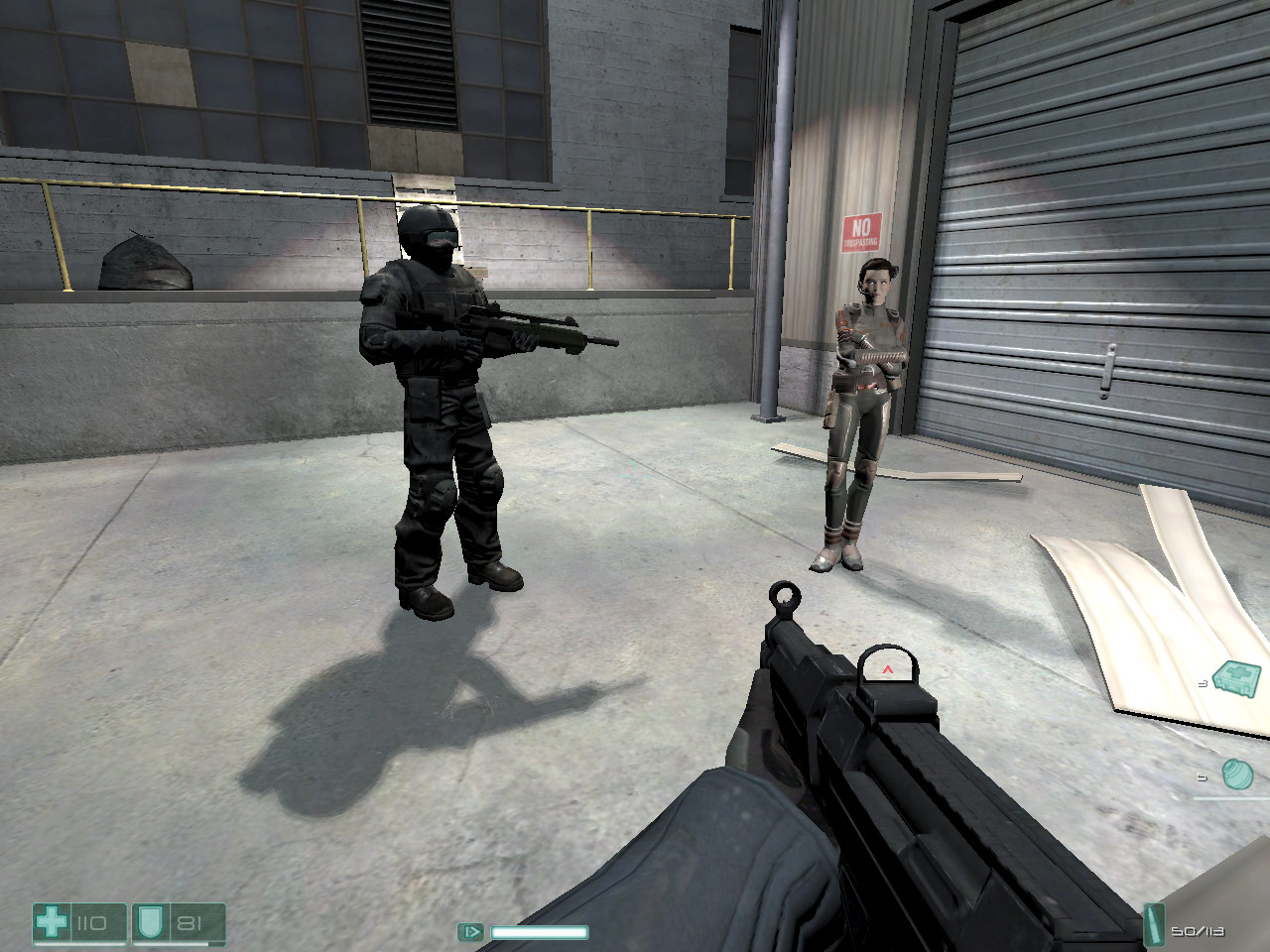Viewport: 1270px width, 952px height.
Task: Select the grenade icon
Action: coord(1236,773)
